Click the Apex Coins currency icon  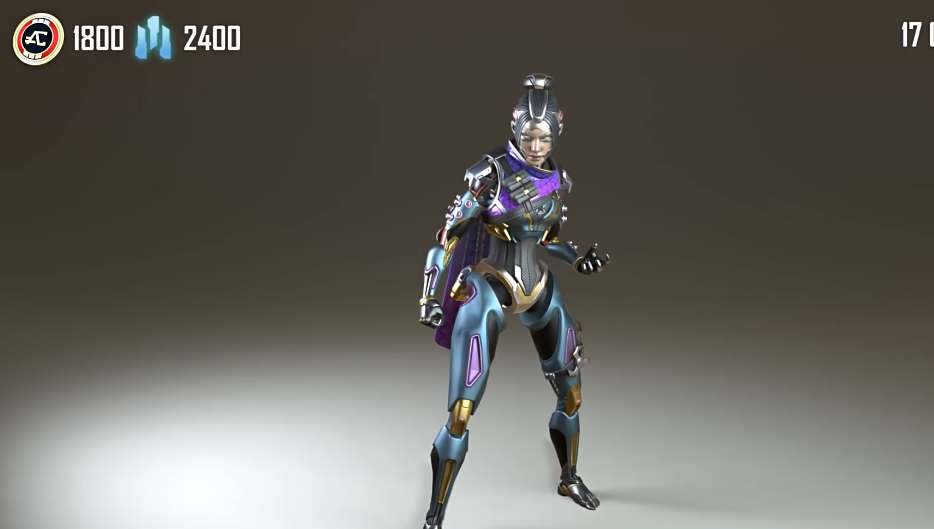pyautogui.click(x=38, y=39)
